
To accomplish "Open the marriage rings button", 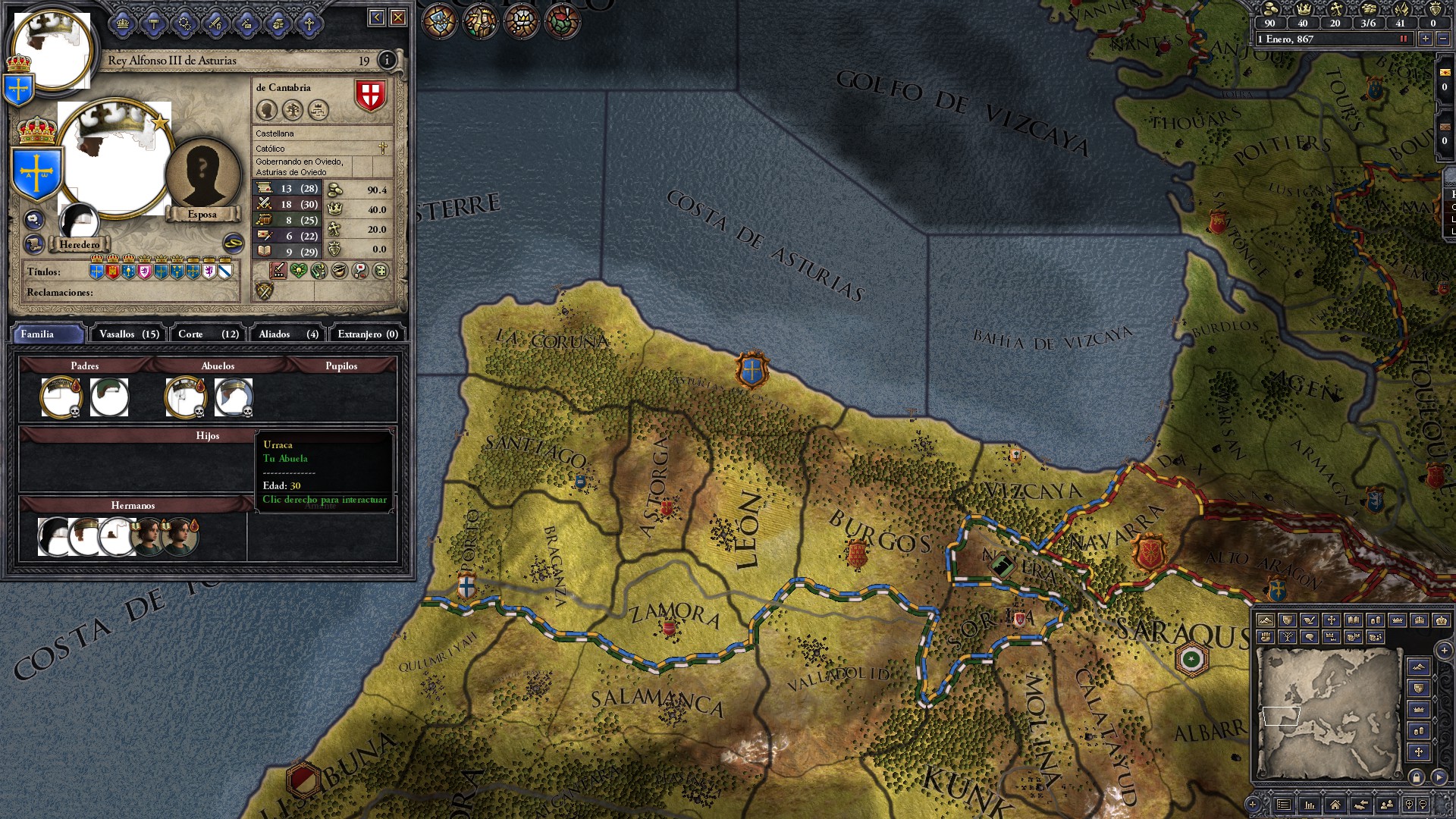I will pyautogui.click(x=233, y=243).
